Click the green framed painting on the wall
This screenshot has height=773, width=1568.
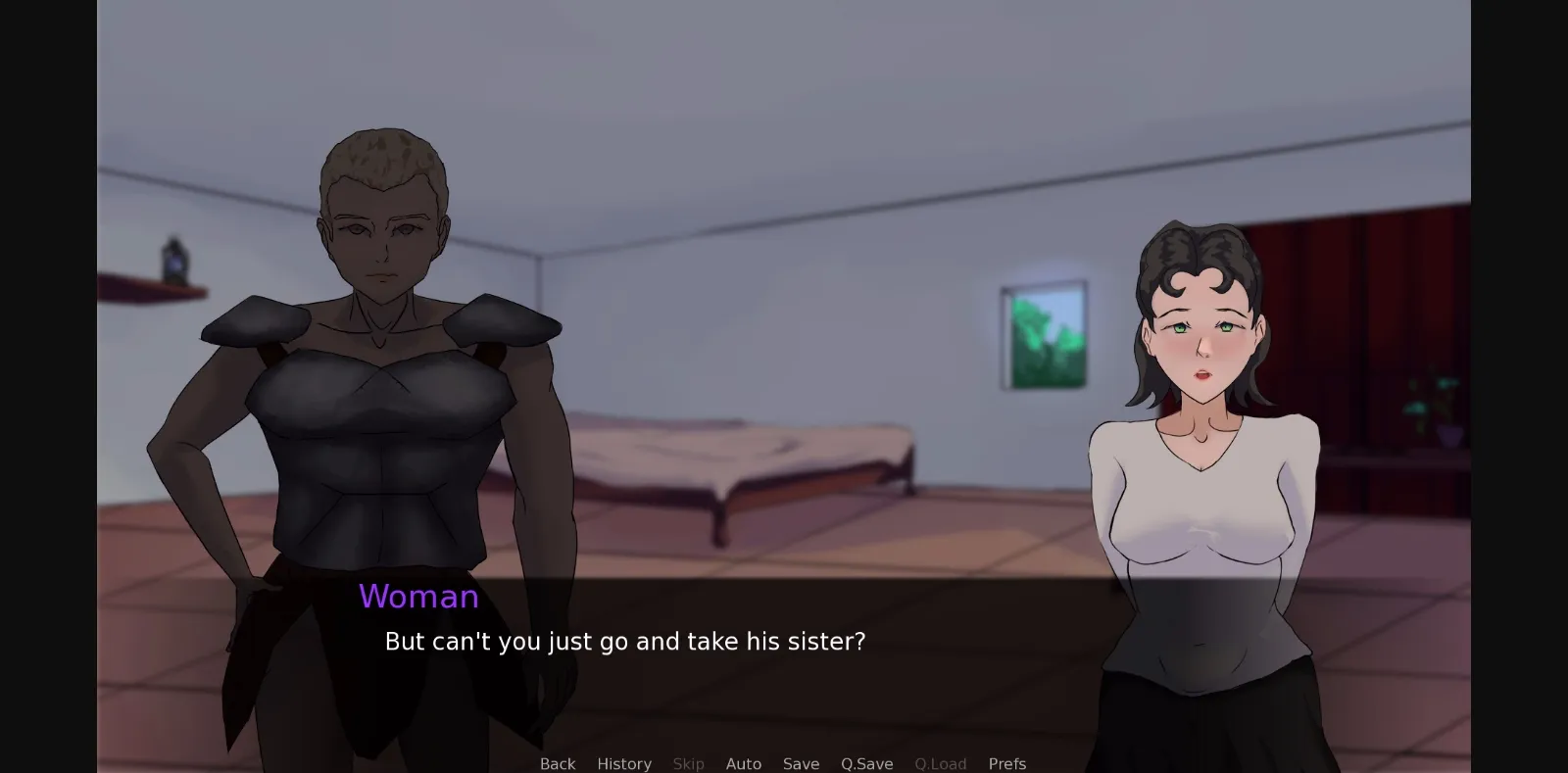pyautogui.click(x=1042, y=338)
